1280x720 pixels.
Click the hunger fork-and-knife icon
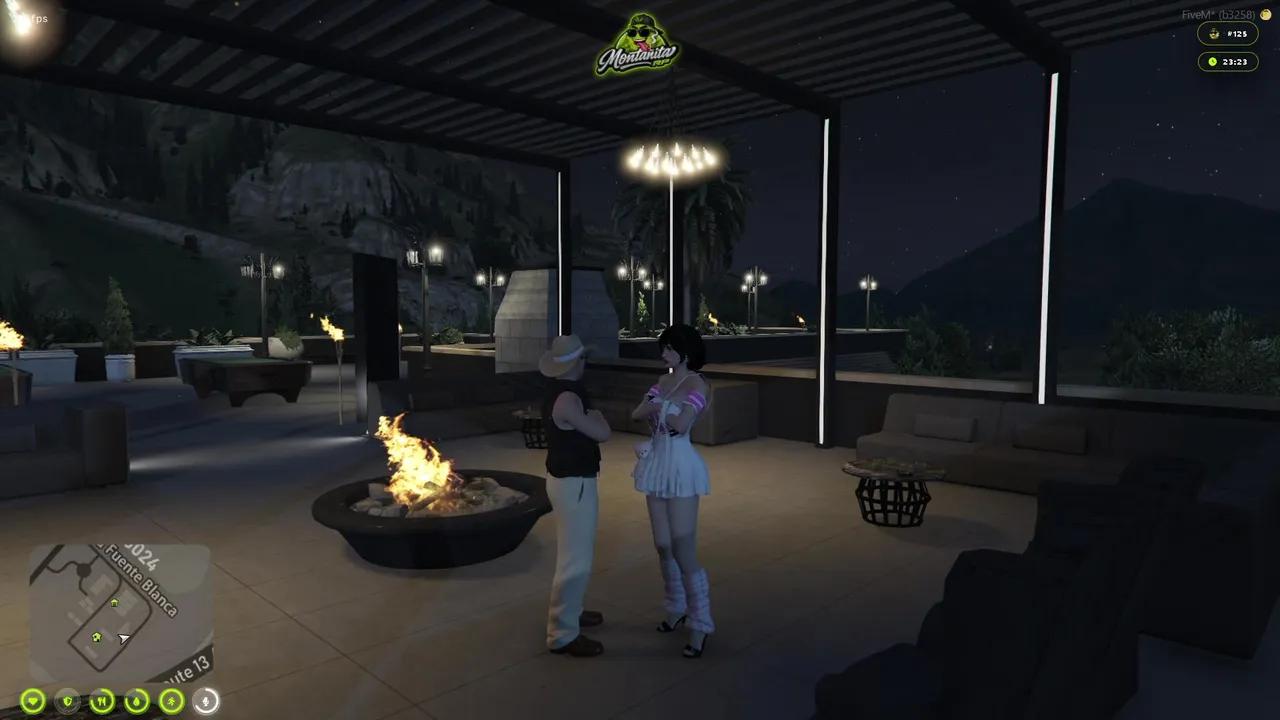[104, 701]
